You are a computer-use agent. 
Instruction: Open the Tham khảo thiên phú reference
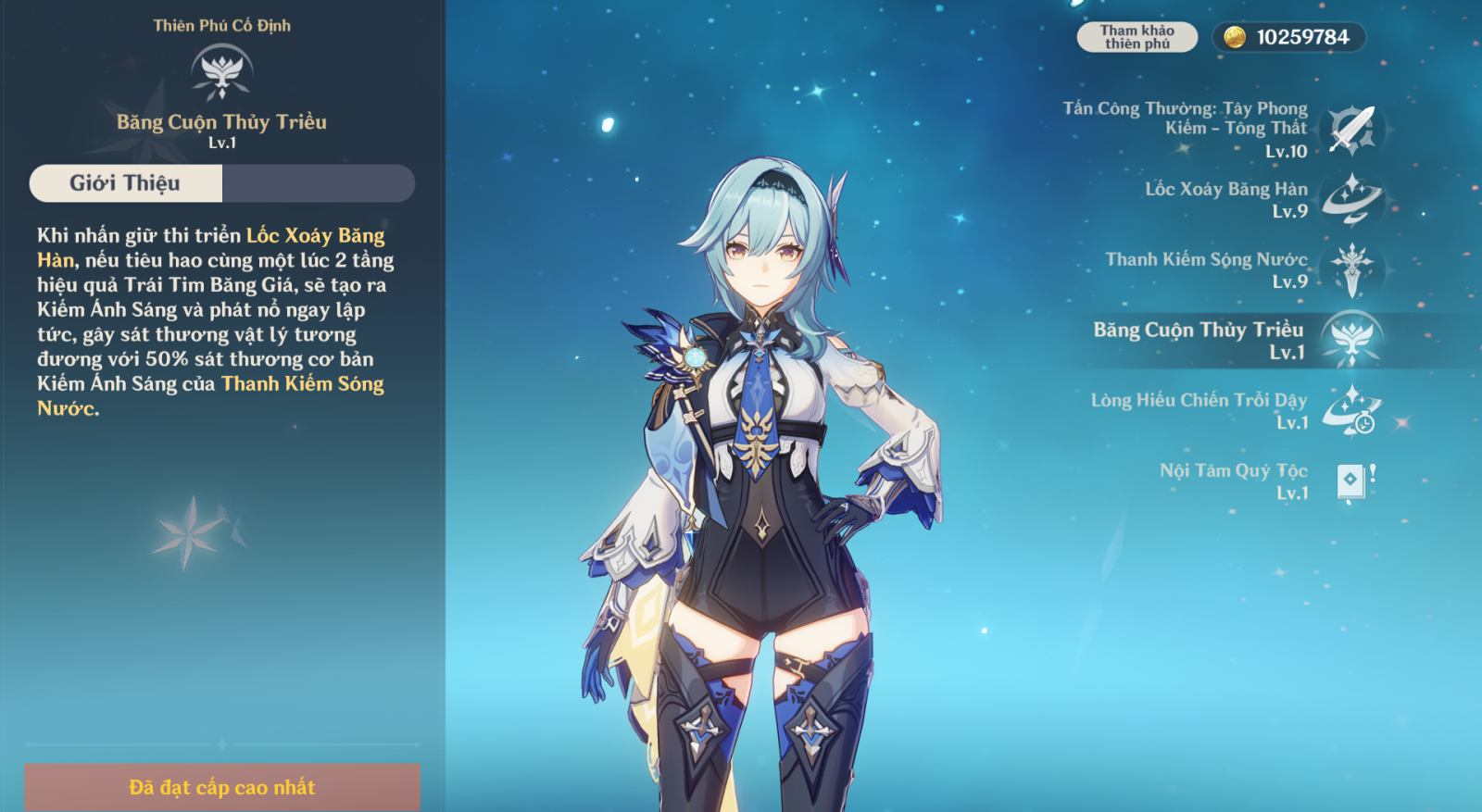[x=1137, y=37]
